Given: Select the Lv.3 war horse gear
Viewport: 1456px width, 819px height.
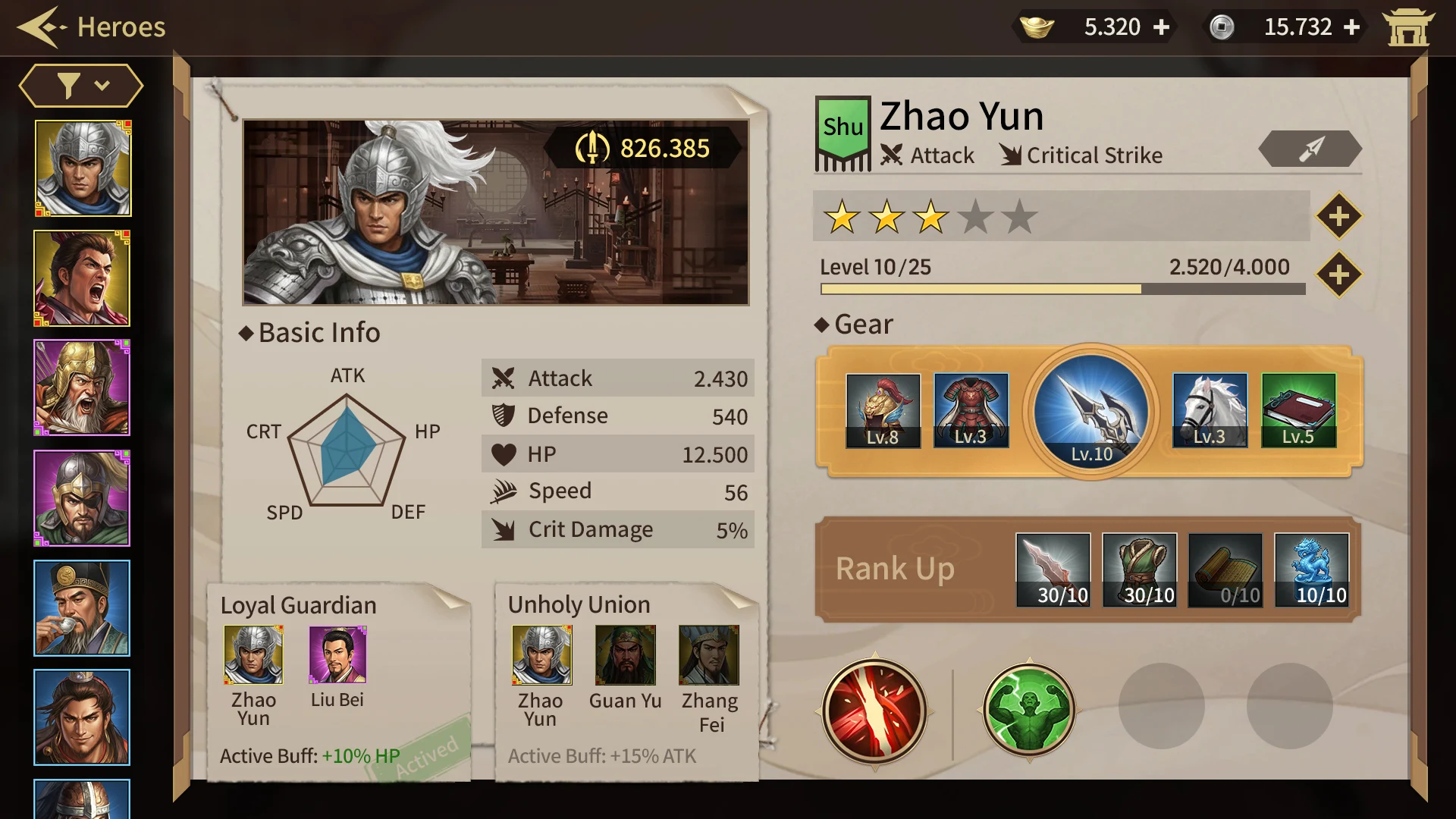Looking at the screenshot, I should click(x=1210, y=409).
